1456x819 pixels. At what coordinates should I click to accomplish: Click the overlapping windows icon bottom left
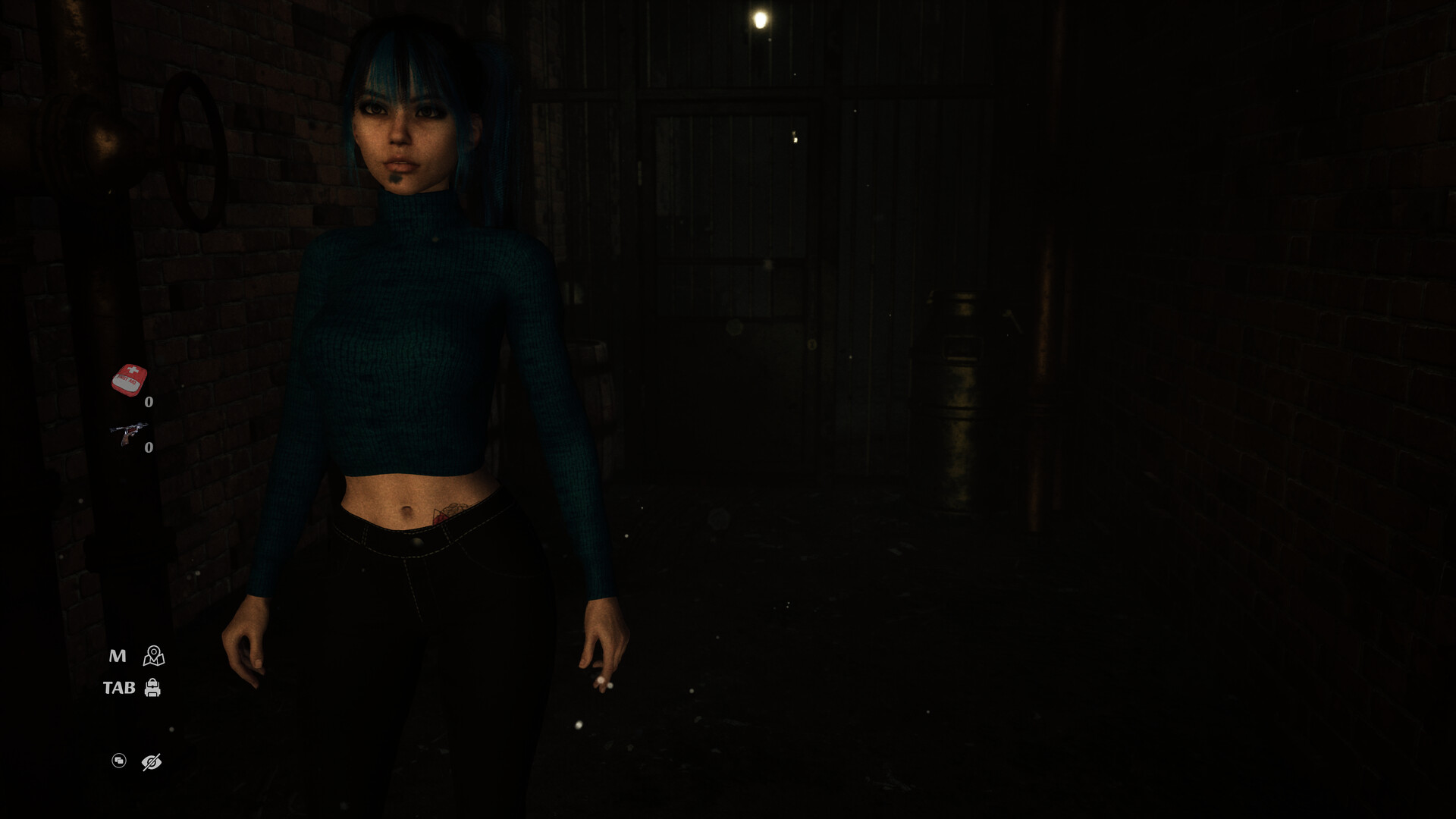(x=119, y=761)
